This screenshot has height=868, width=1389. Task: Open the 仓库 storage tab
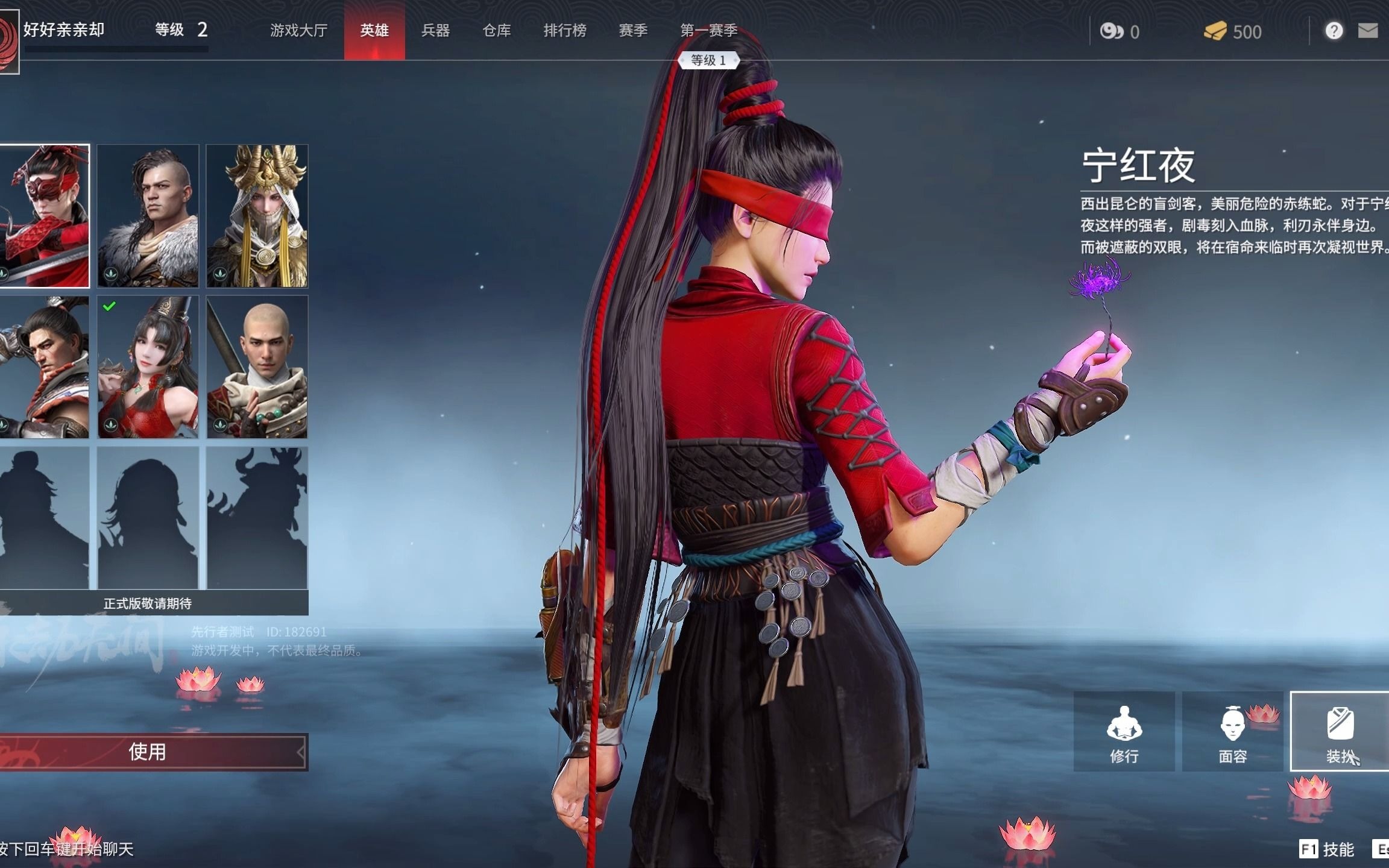coord(497,30)
